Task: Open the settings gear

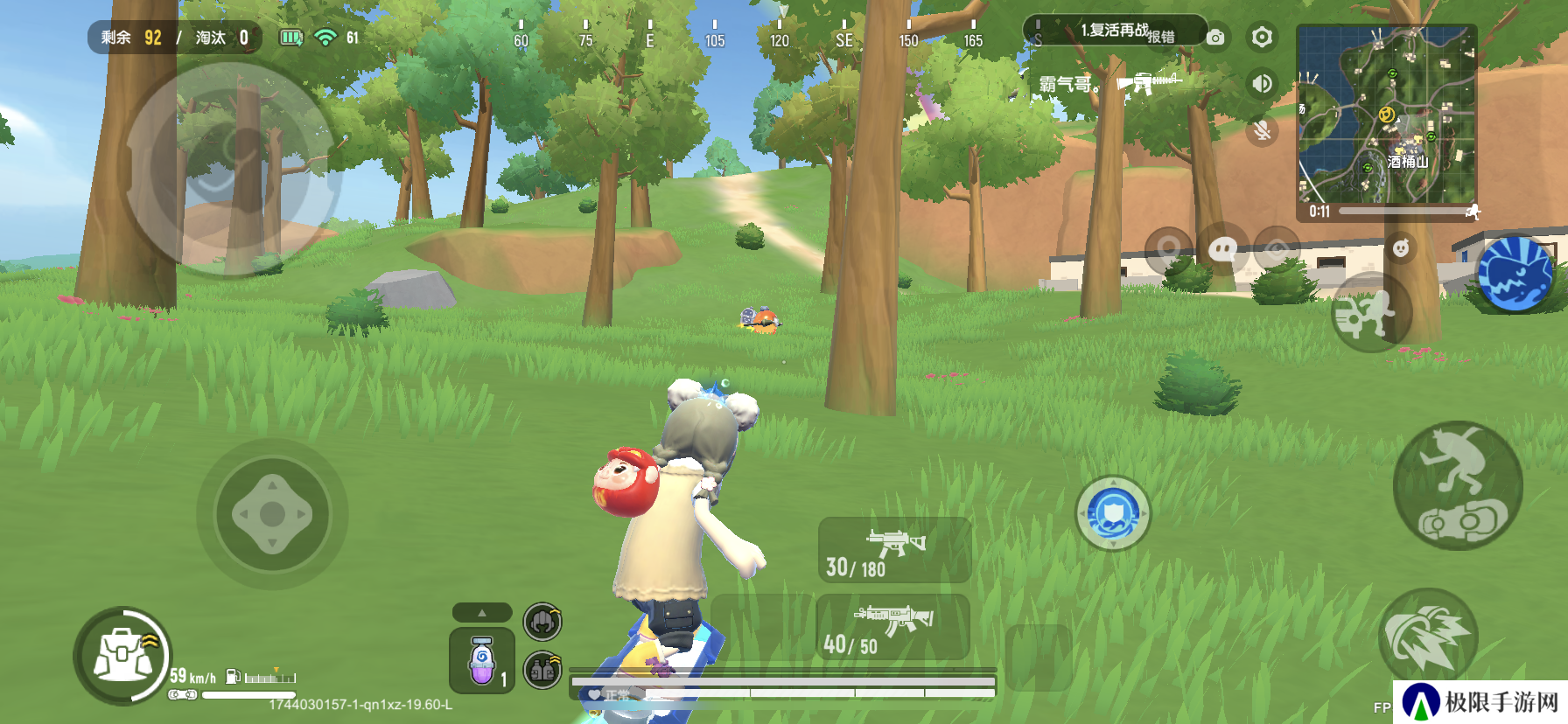Action: click(1261, 38)
